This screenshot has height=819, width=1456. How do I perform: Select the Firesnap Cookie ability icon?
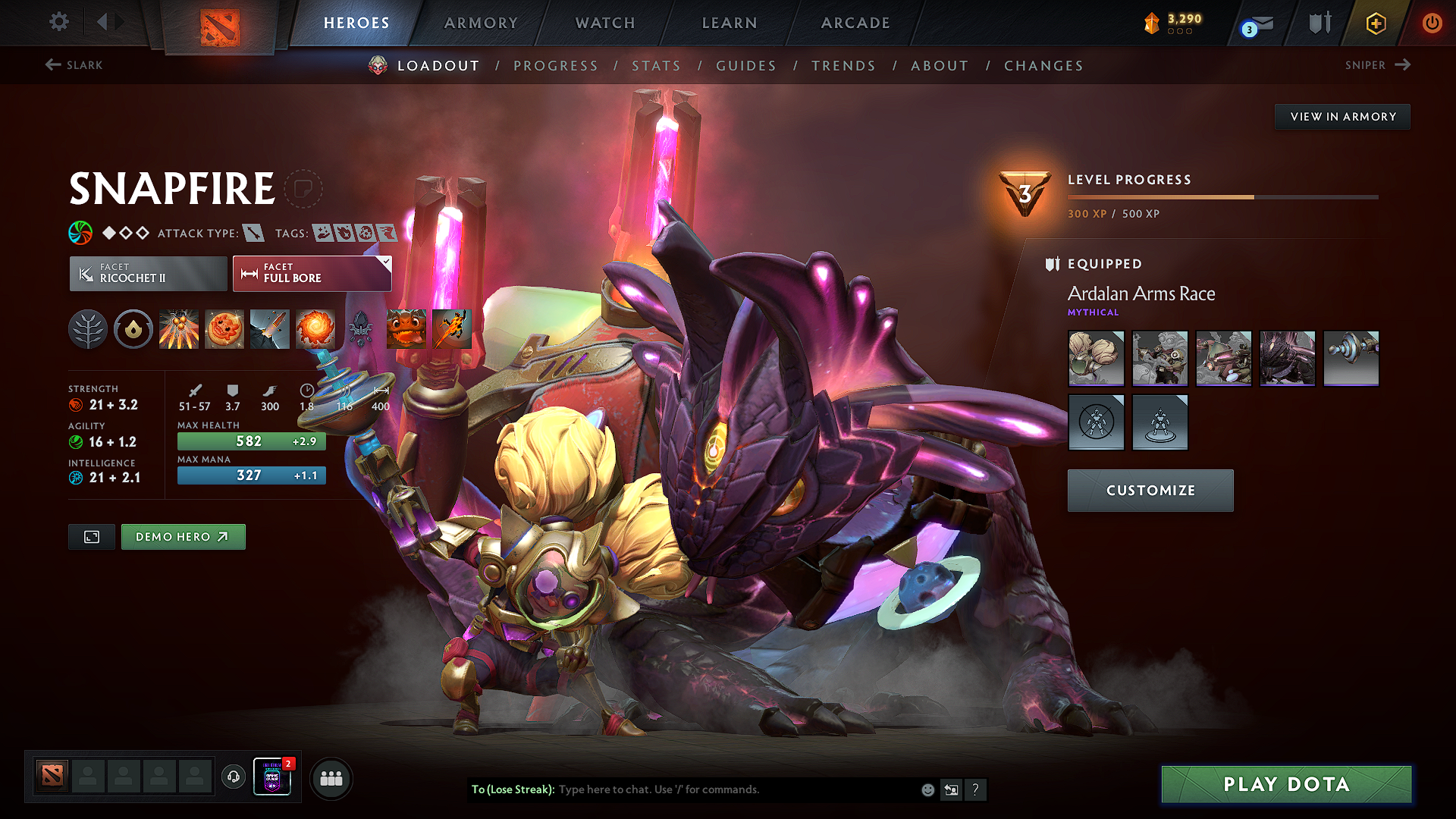(x=224, y=329)
